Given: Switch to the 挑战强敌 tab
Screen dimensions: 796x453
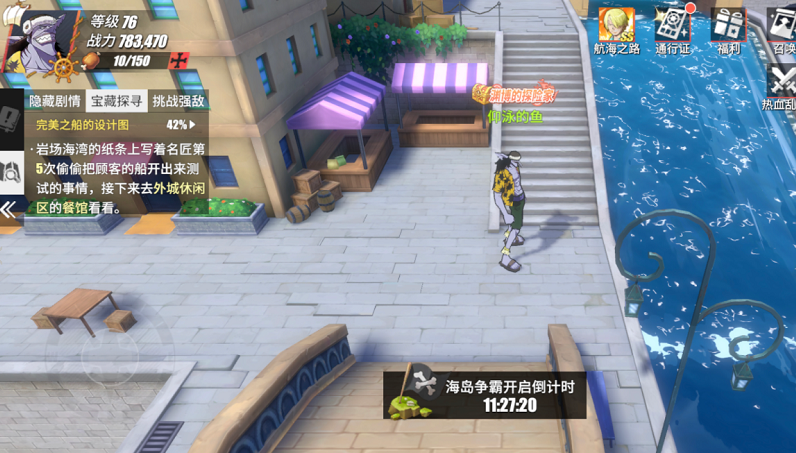Looking at the screenshot, I should pos(178,100).
